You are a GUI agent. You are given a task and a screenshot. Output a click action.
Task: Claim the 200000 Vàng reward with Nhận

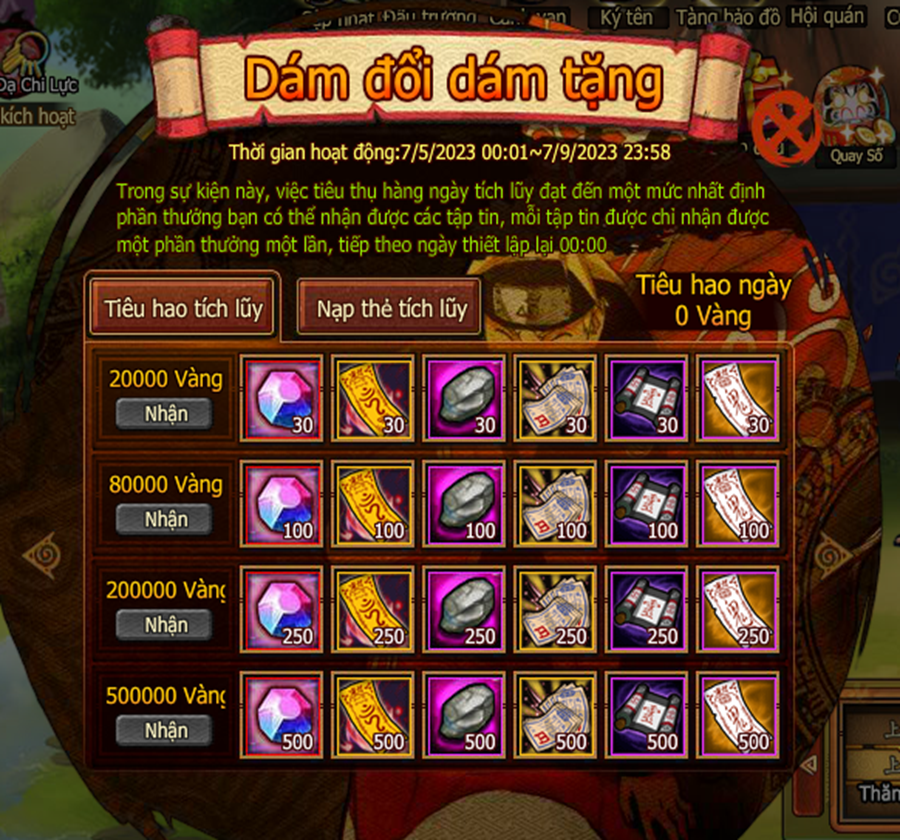(165, 625)
